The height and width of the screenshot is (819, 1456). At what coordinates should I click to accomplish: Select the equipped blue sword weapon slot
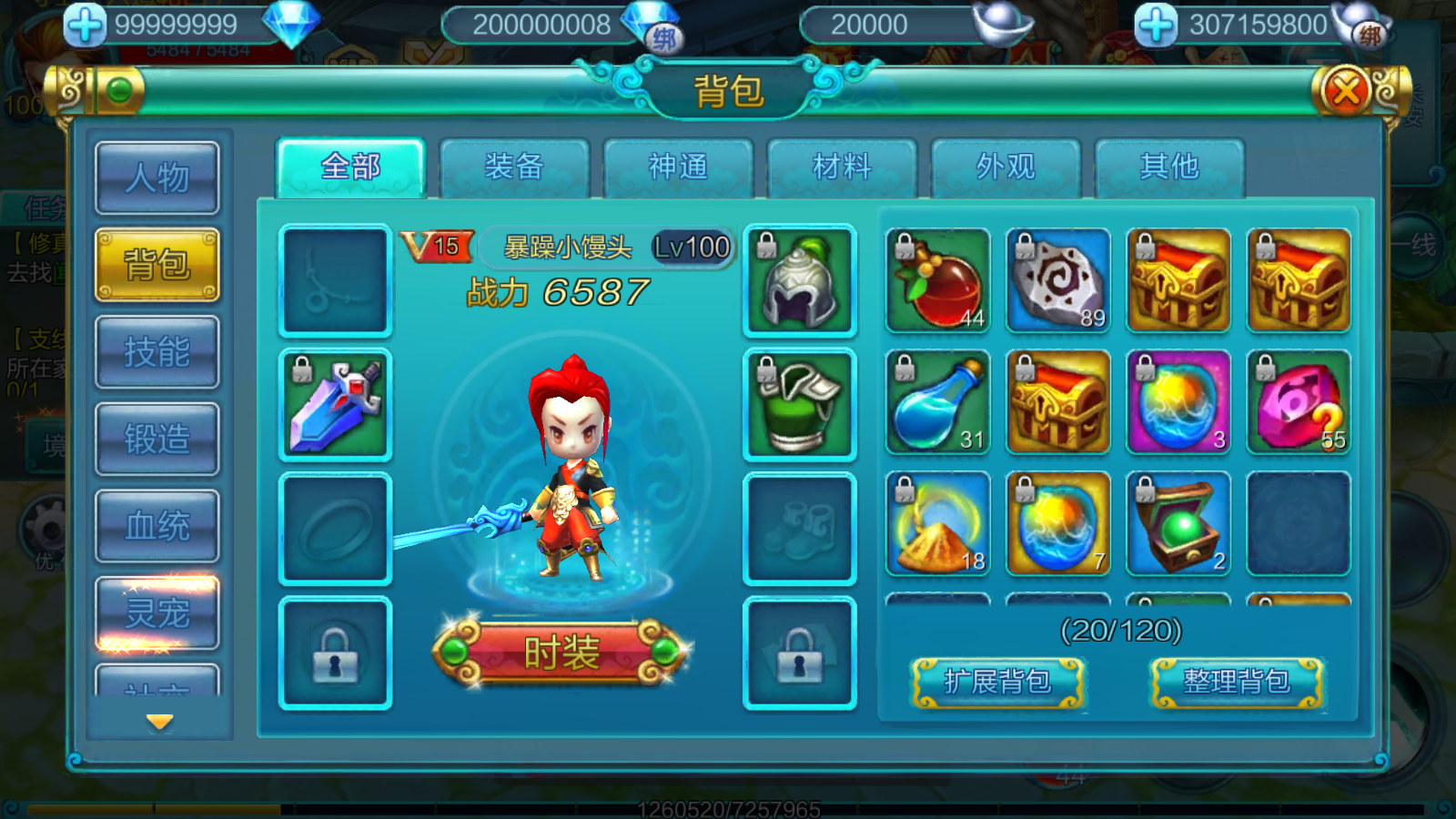coord(335,403)
